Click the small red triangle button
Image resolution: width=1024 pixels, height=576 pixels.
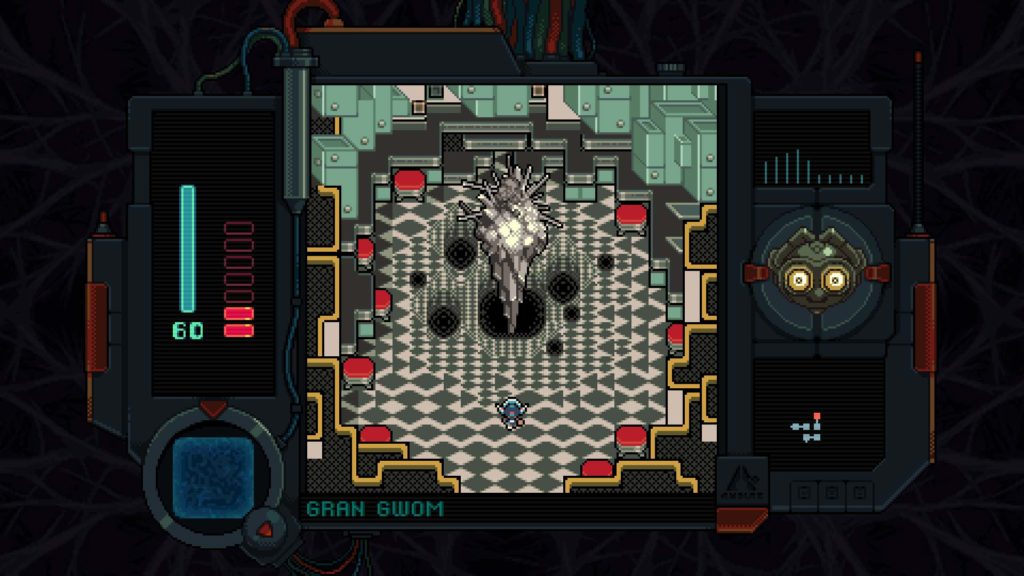[x=265, y=524]
